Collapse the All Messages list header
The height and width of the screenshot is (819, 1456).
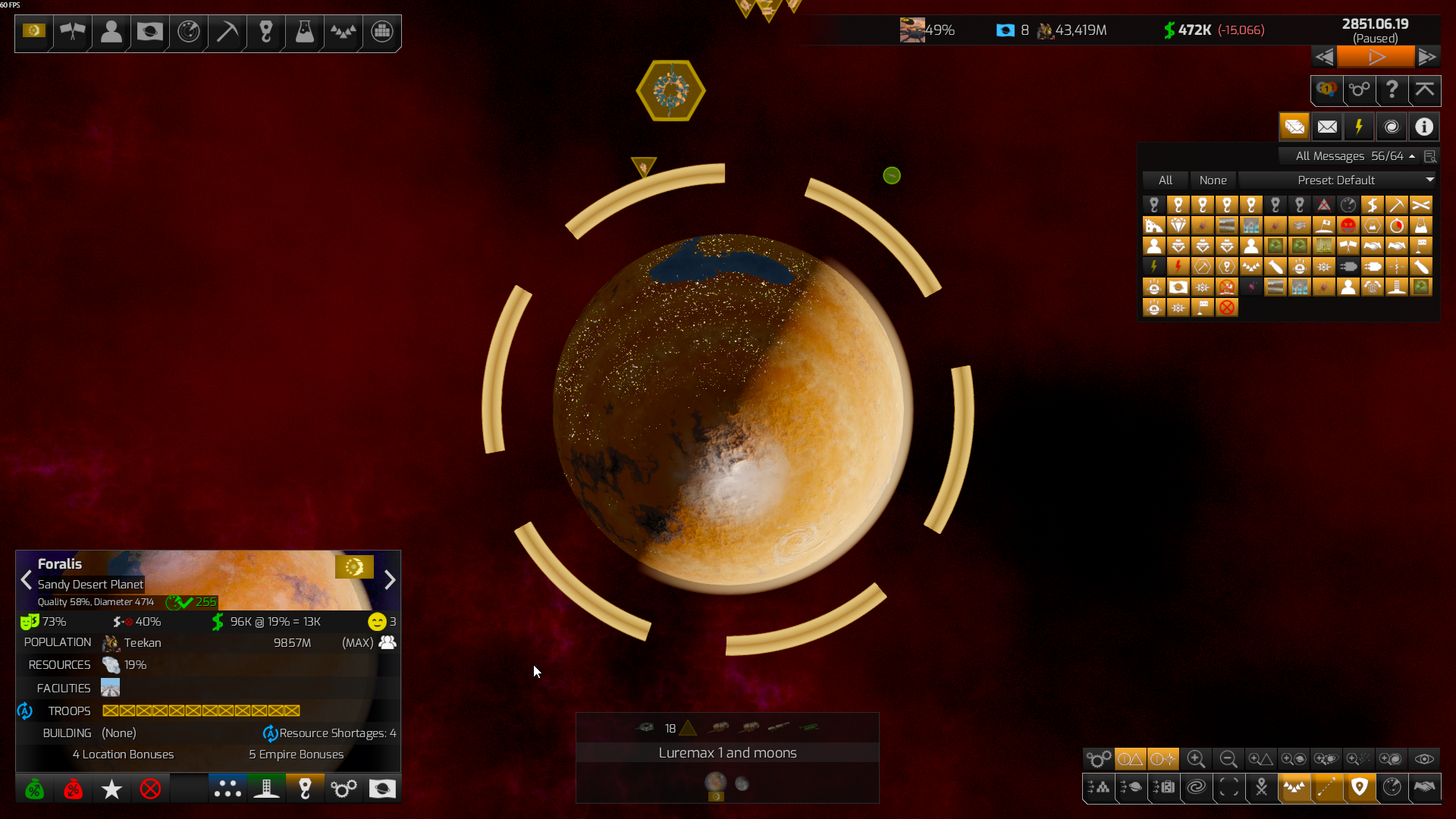tap(1412, 156)
